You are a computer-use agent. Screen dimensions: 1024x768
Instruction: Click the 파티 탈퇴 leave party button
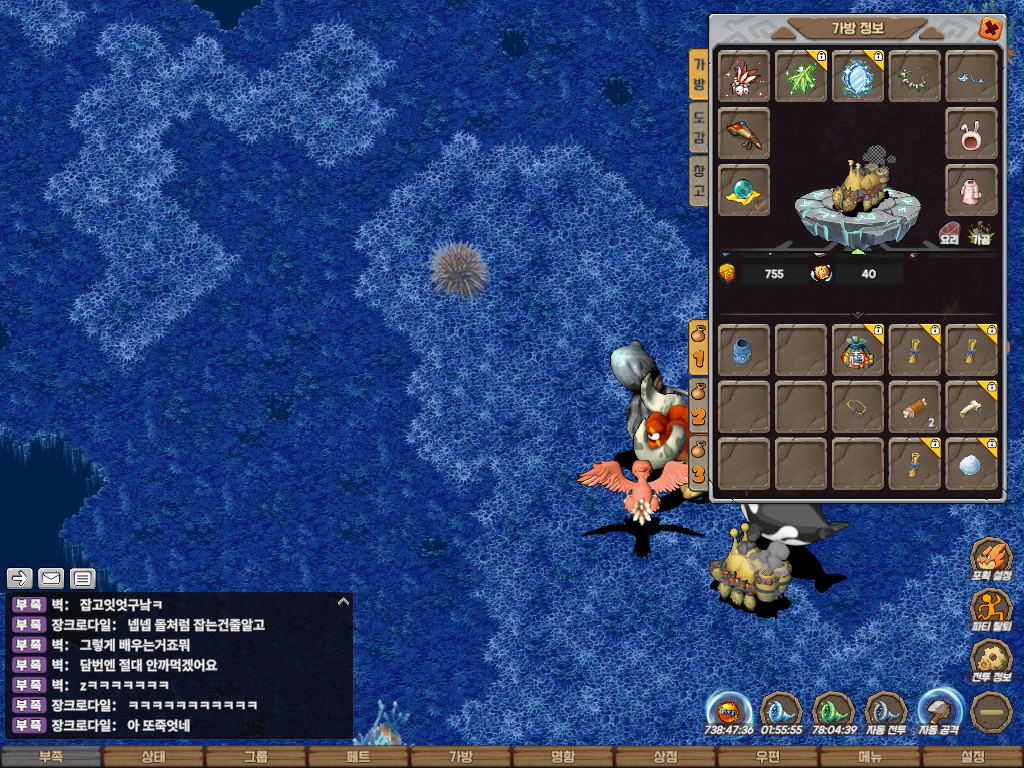coord(991,609)
